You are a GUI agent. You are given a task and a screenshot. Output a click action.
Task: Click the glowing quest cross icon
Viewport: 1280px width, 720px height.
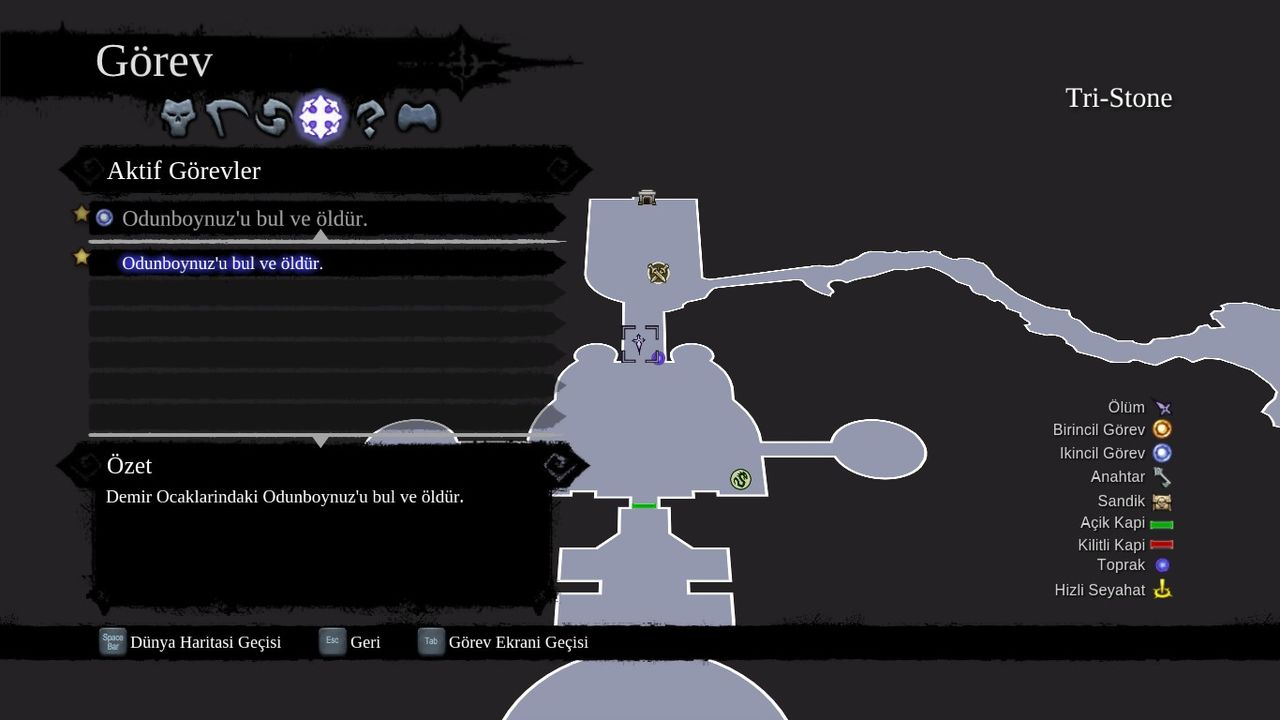coord(321,115)
